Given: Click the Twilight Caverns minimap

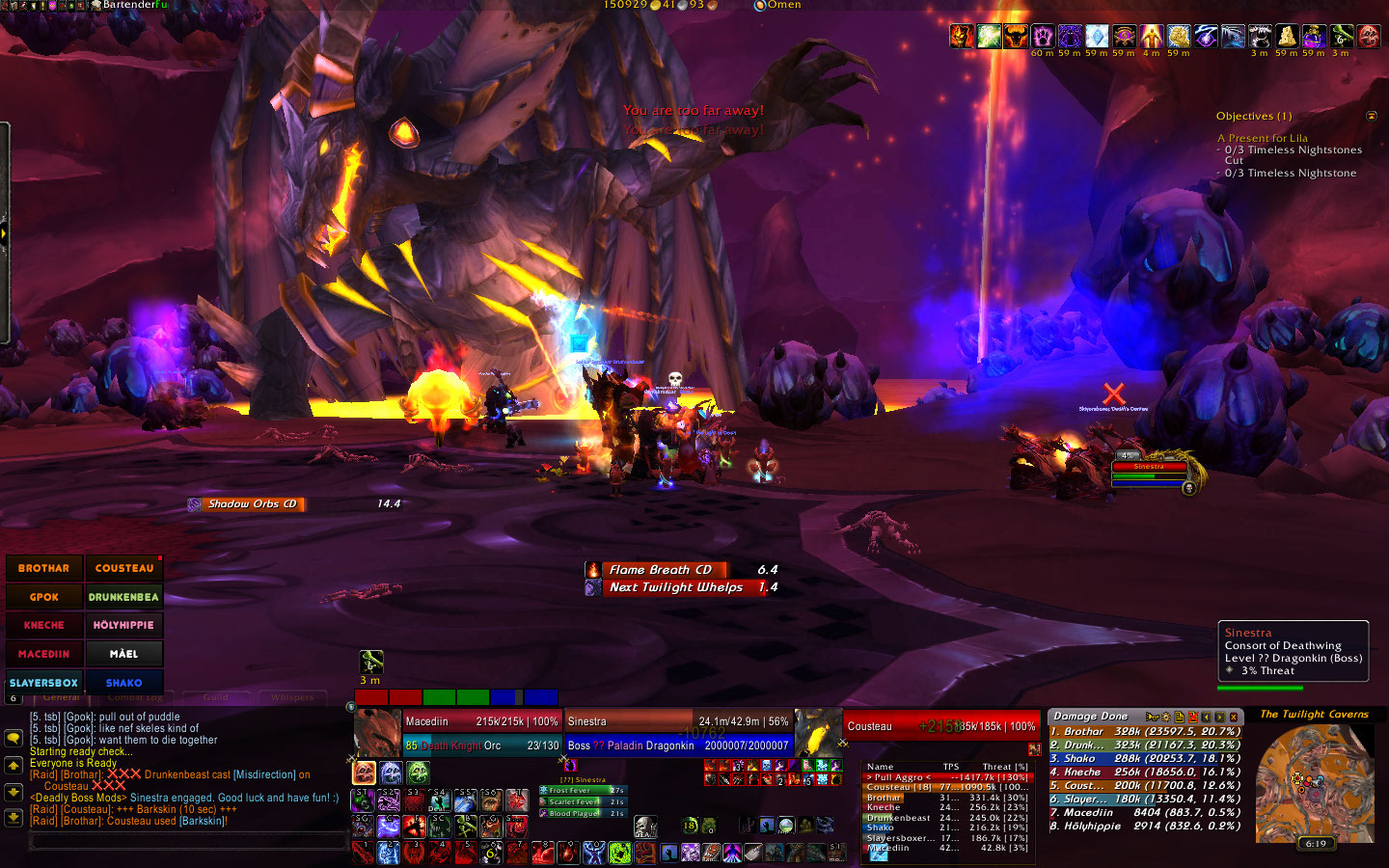Looking at the screenshot, I should [1315, 783].
